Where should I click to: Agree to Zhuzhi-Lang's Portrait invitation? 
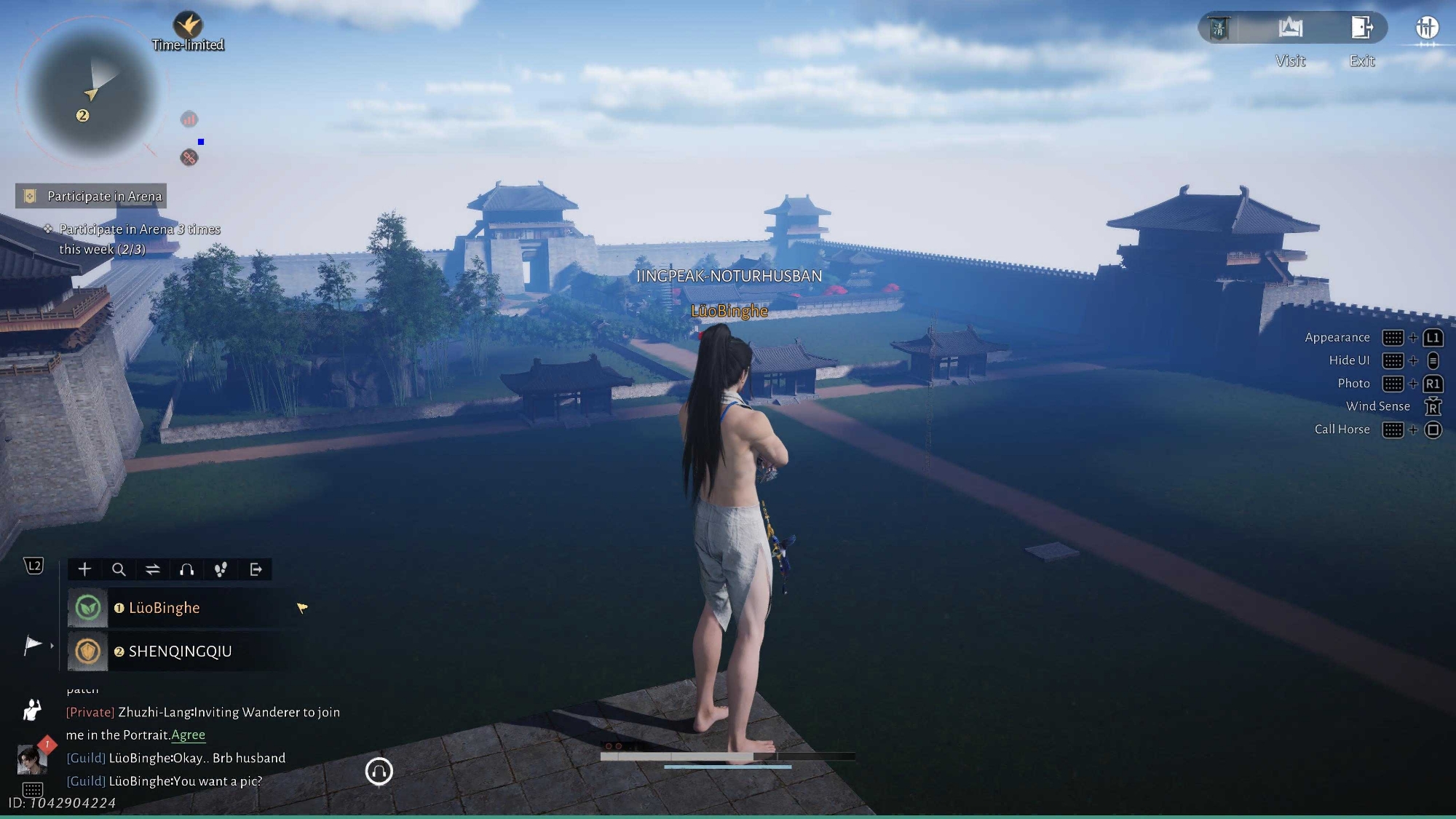(188, 735)
